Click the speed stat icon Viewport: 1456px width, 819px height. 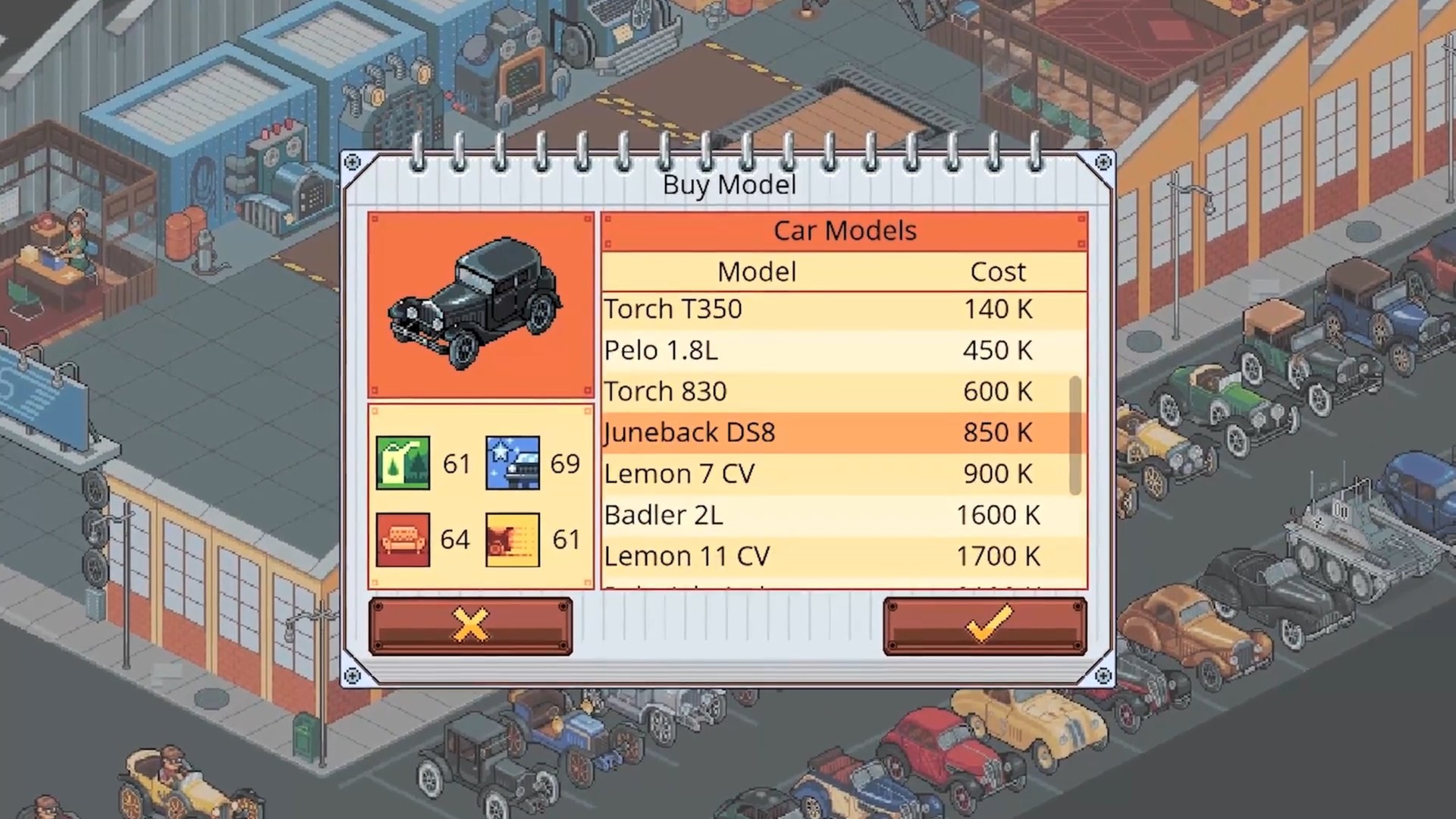pos(512,539)
